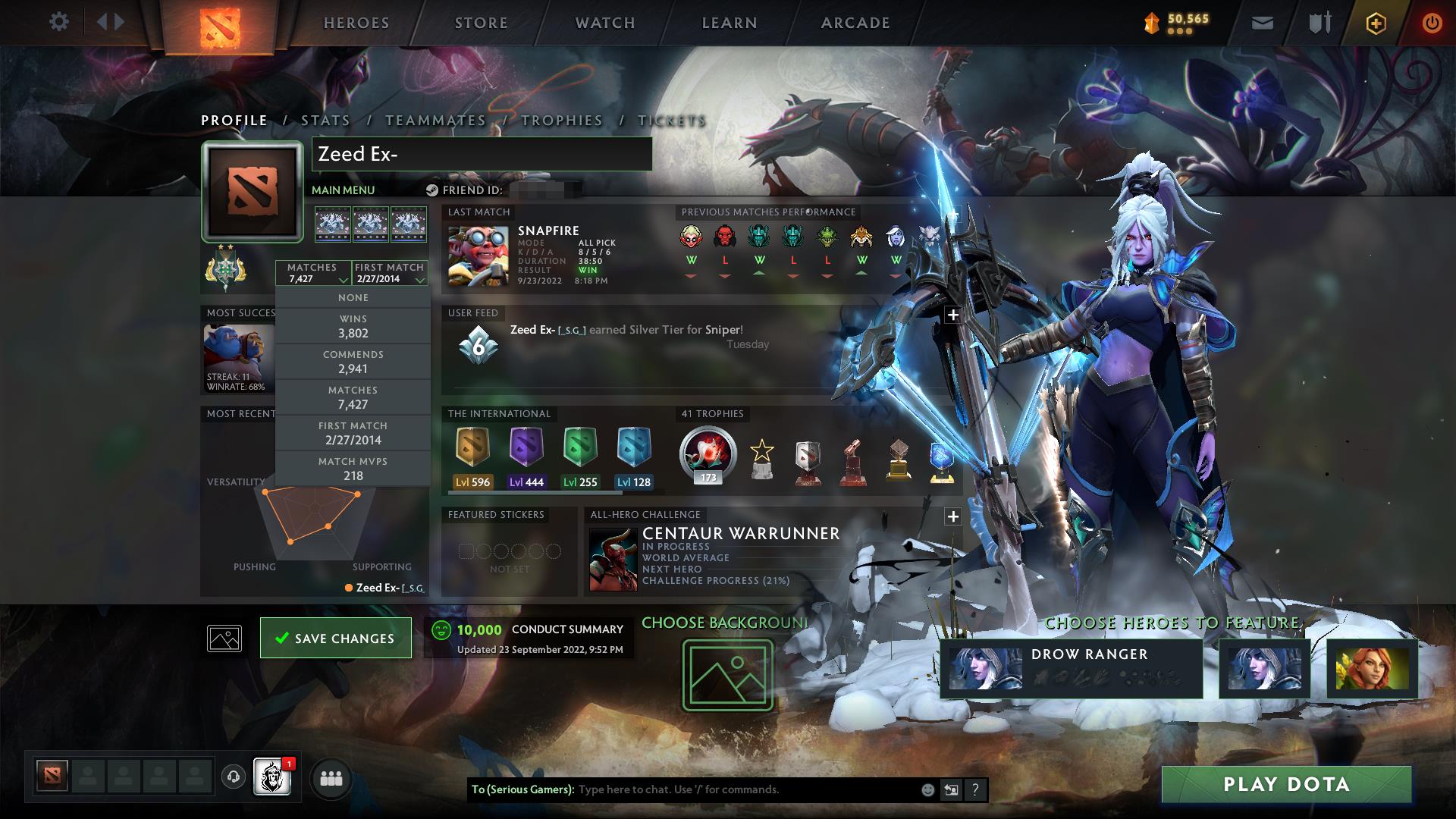Expand the Matches stat dropdown
This screenshot has height=819, width=1456.
tap(315, 271)
